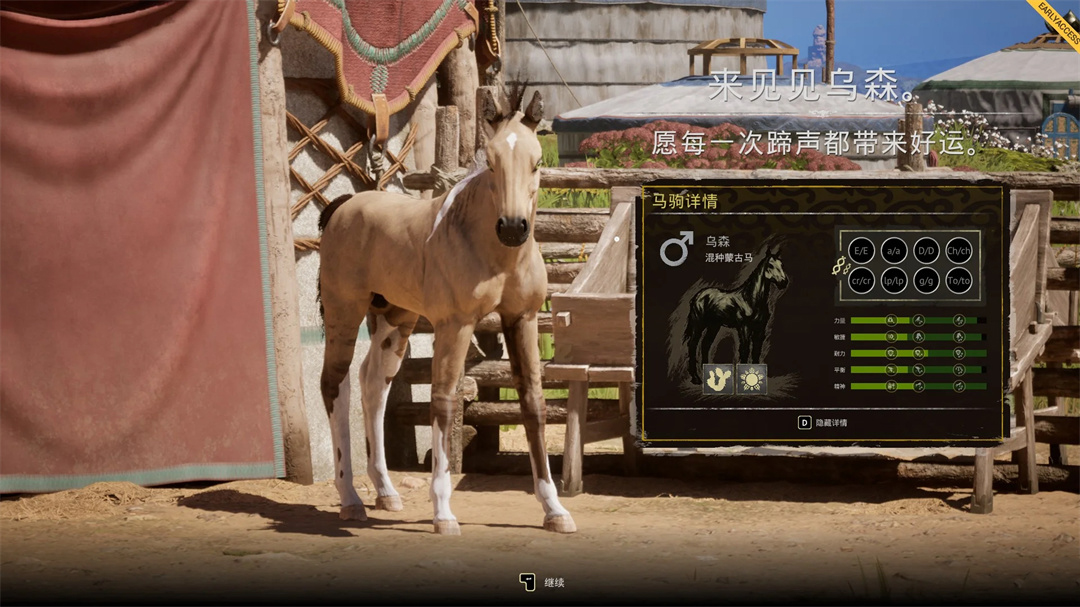Select the E/E gene circle
Viewport: 1080px width, 607px height.
coord(861,249)
